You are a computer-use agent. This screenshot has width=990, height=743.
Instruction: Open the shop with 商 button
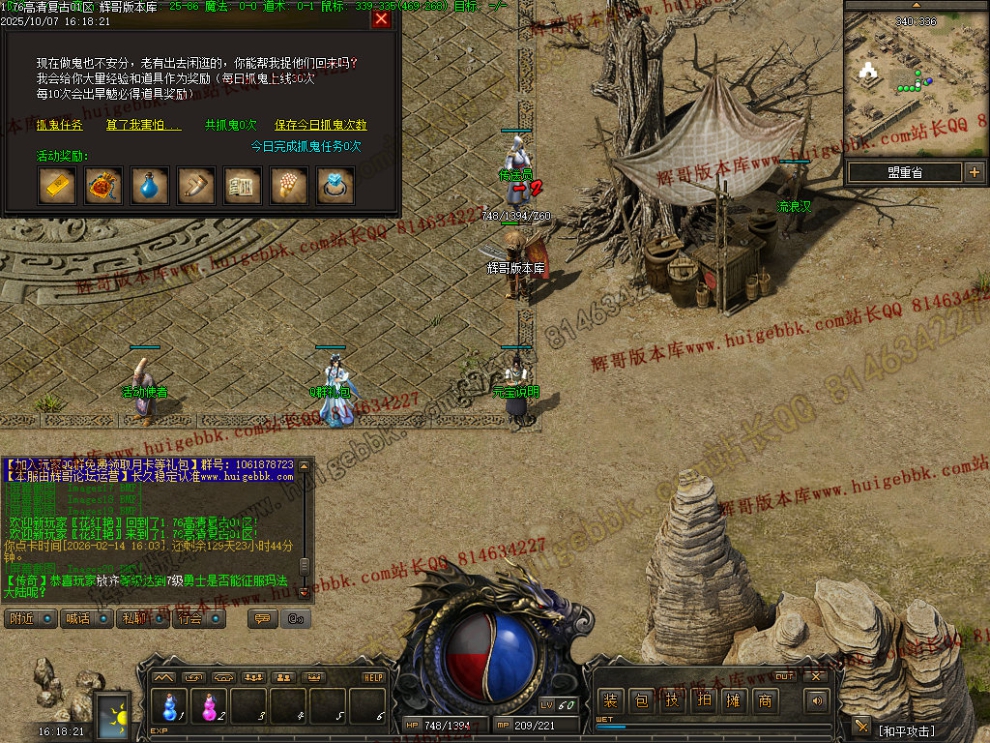[x=765, y=701]
